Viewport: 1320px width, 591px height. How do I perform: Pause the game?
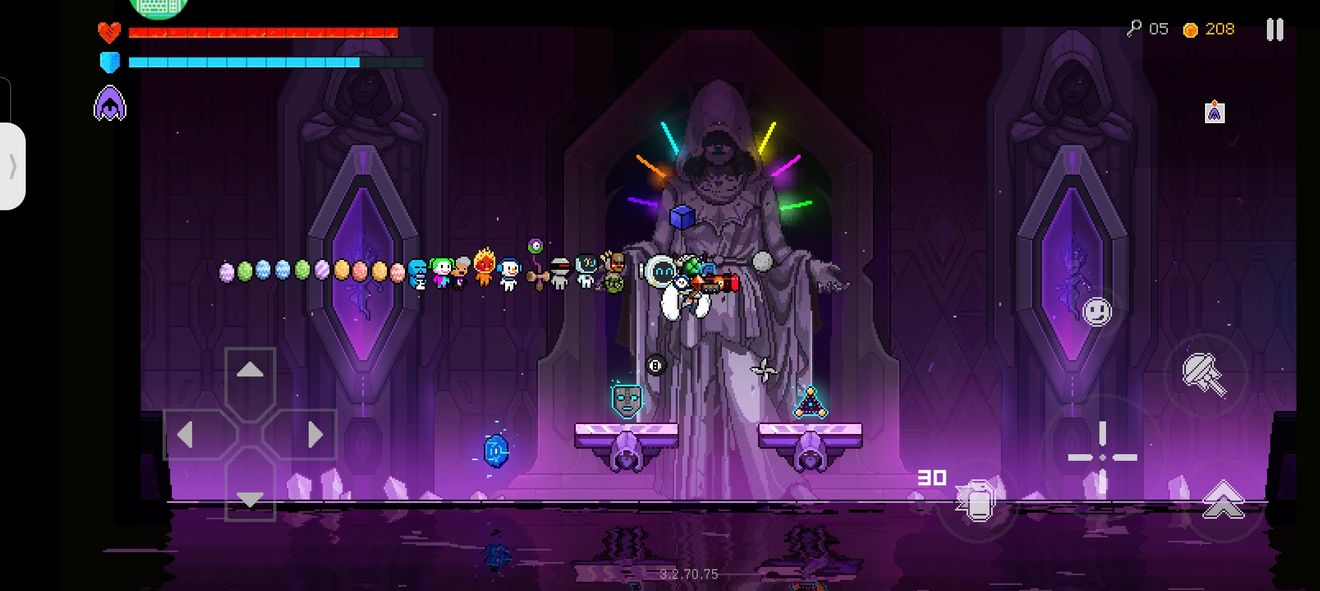point(1274,30)
